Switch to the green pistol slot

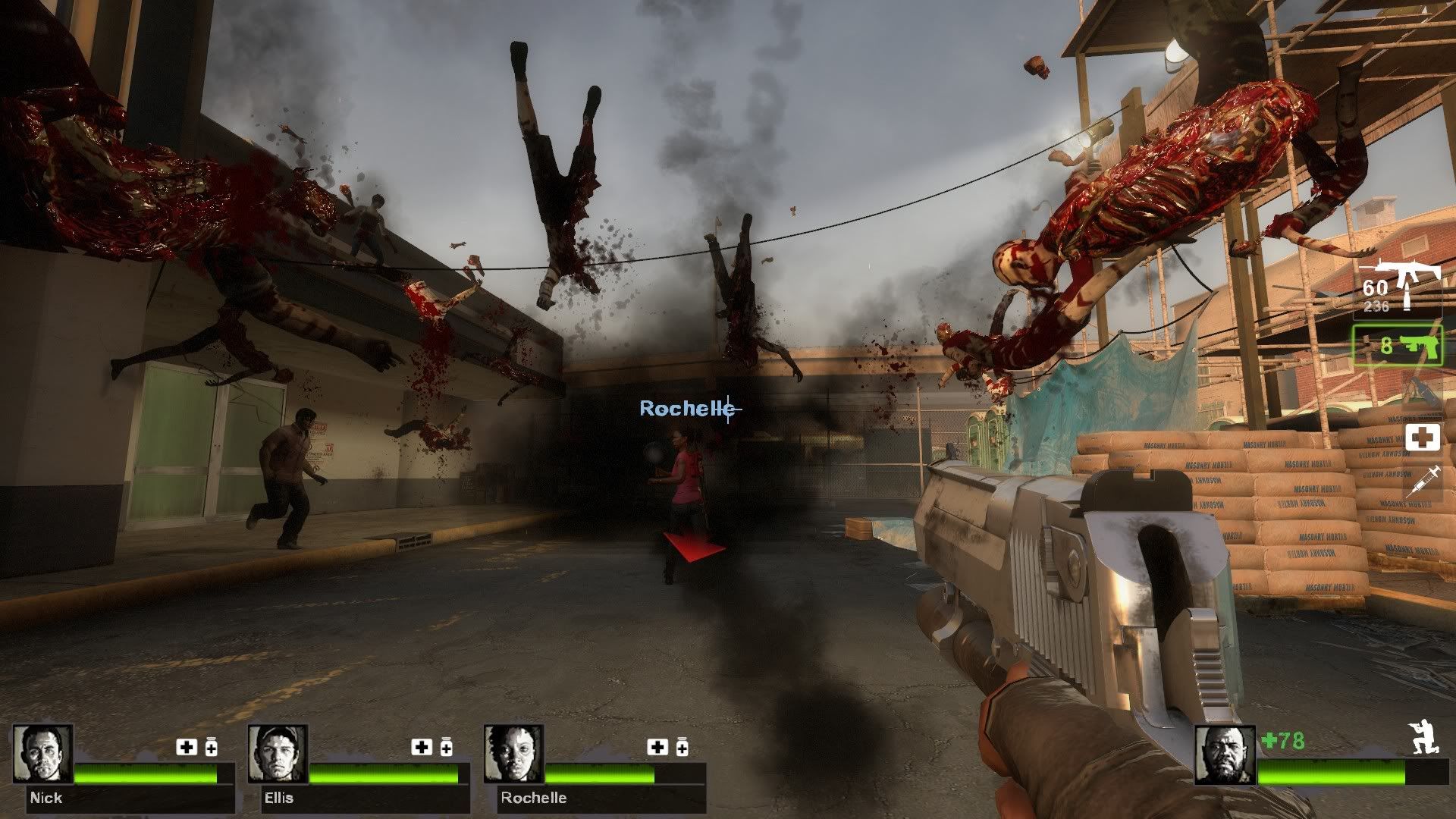pos(1397,345)
